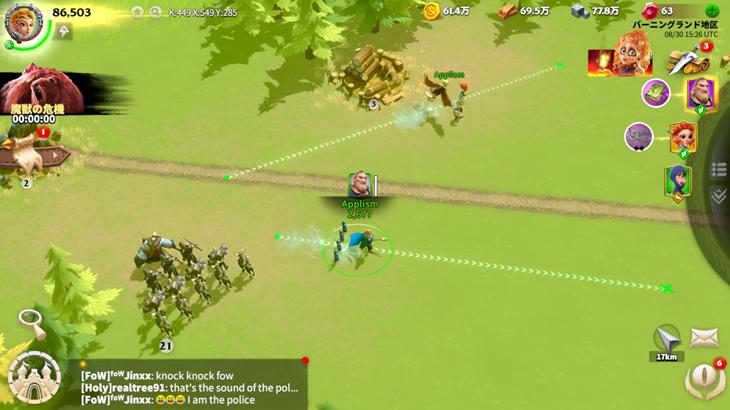
Task: Select the bearded commander's march portrait
Action: [x=699, y=94]
